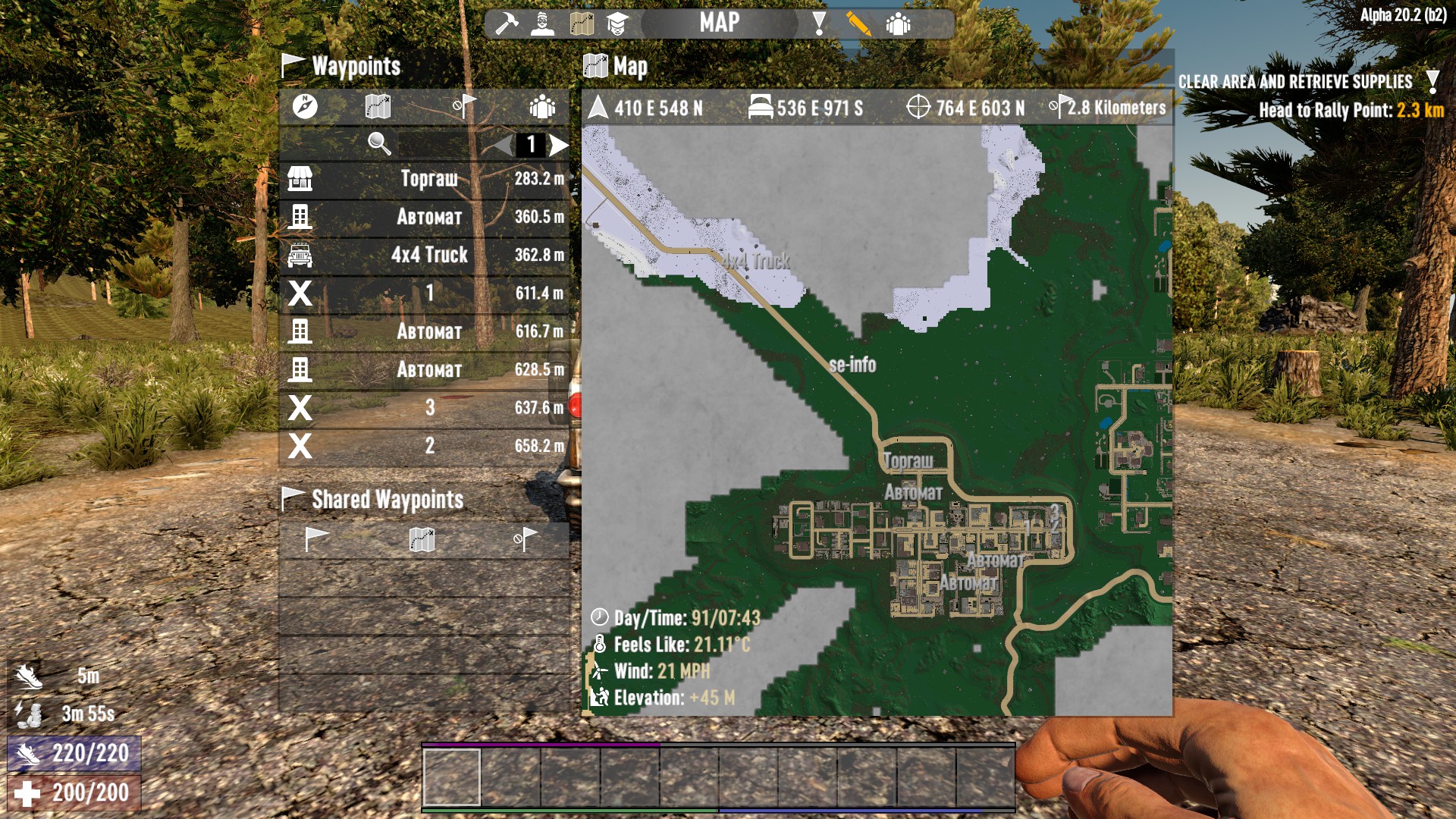The image size is (1456, 819).
Task: Go to next waypoints page
Action: (x=560, y=144)
